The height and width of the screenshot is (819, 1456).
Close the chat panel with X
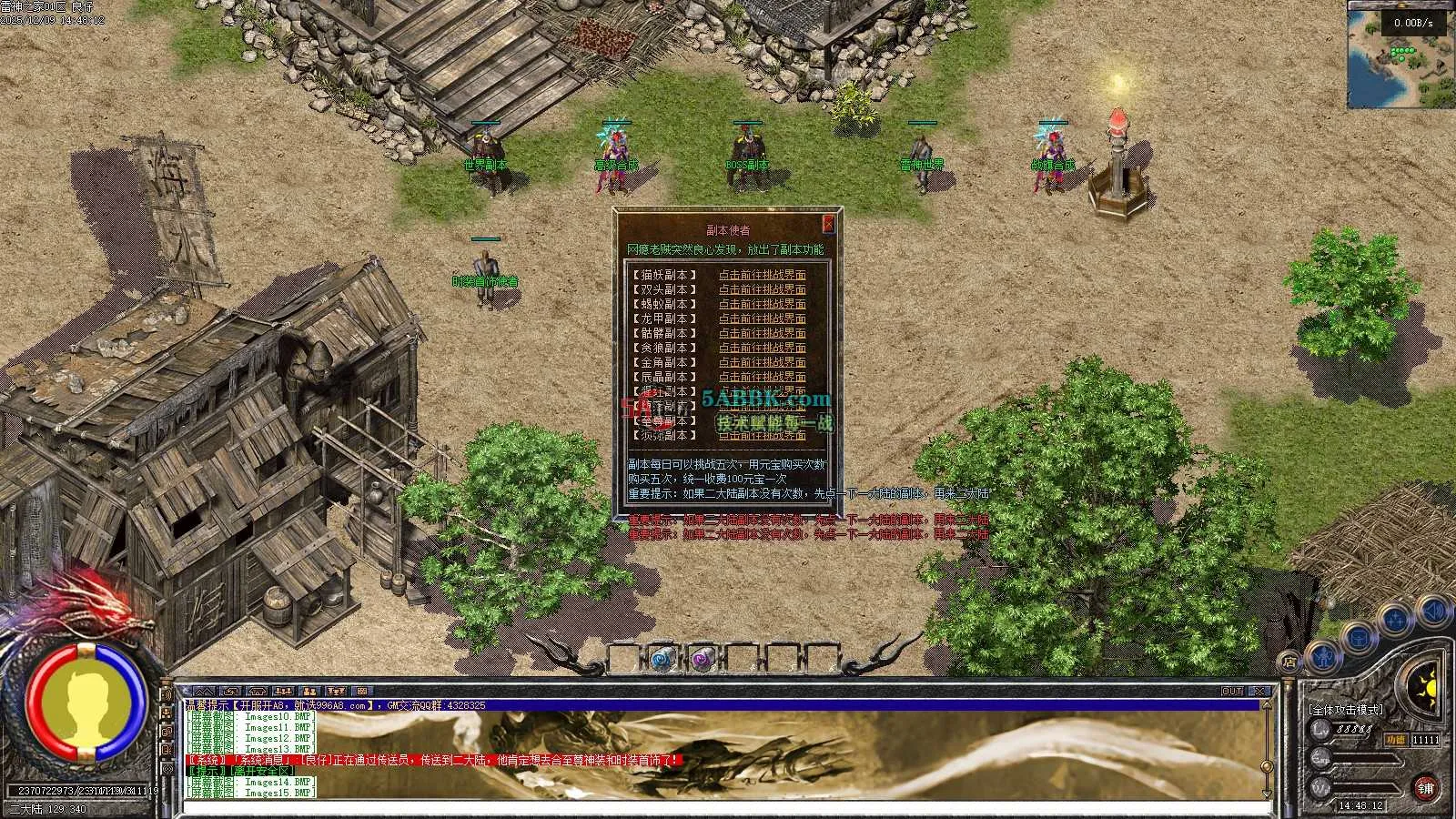(1259, 692)
